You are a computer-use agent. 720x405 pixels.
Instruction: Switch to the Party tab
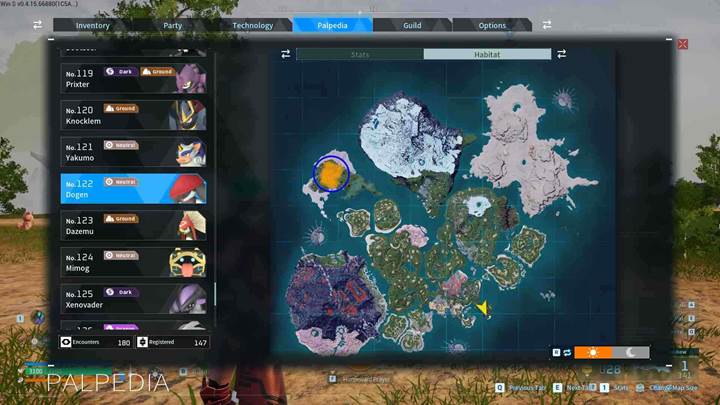172,25
